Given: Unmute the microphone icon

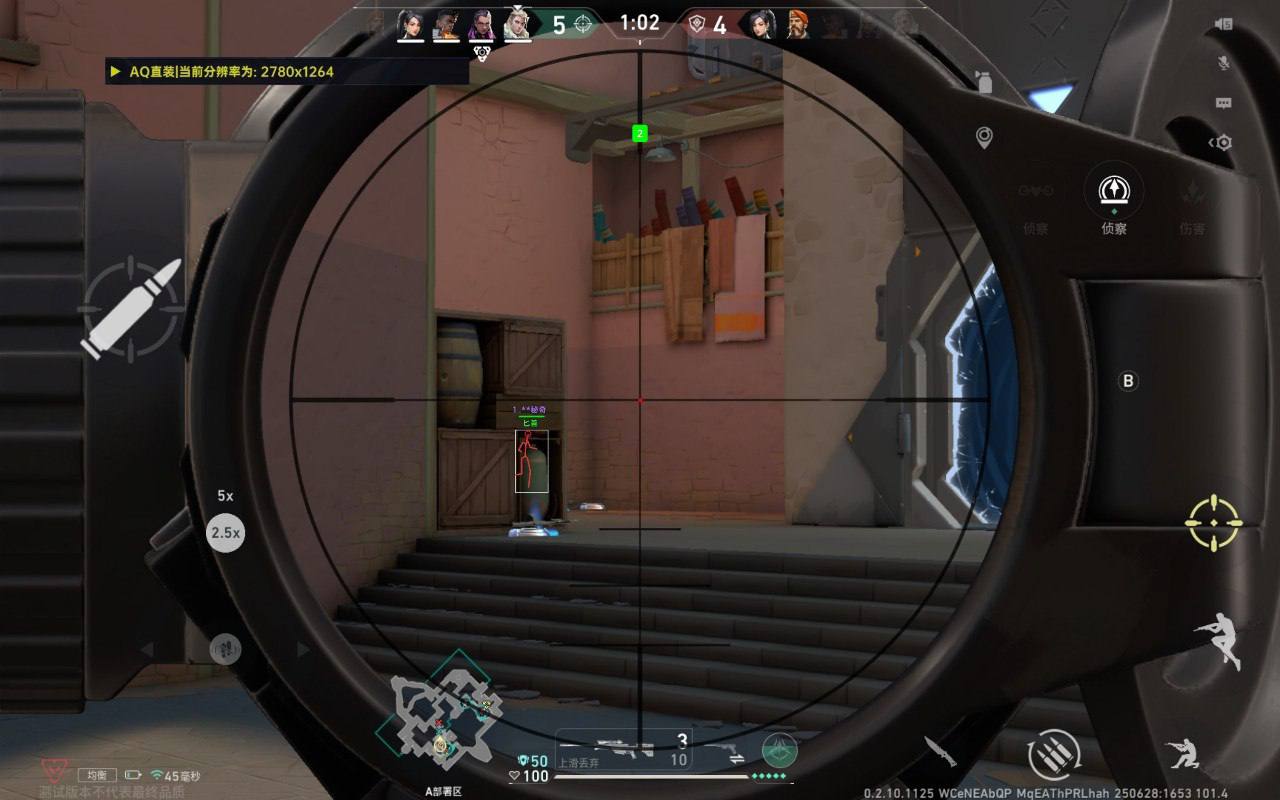Looking at the screenshot, I should (1223, 63).
